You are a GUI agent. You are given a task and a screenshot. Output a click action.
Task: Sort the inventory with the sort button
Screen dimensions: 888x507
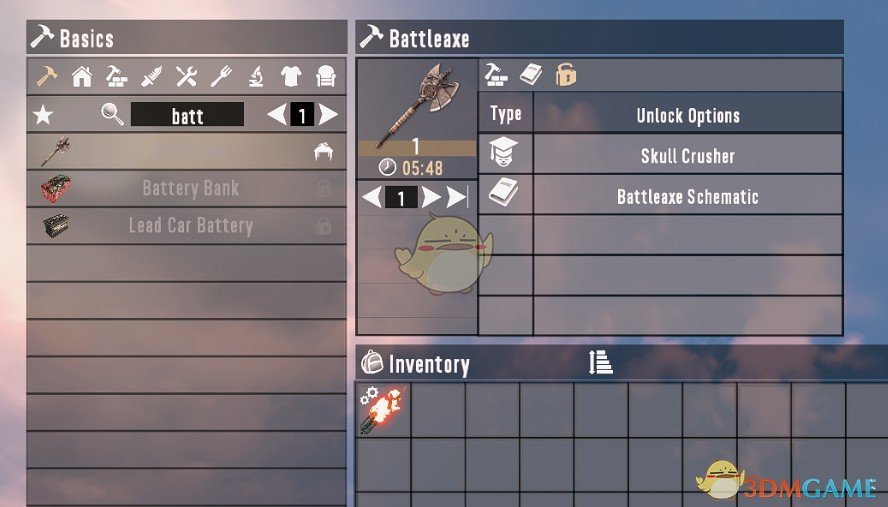click(x=601, y=363)
